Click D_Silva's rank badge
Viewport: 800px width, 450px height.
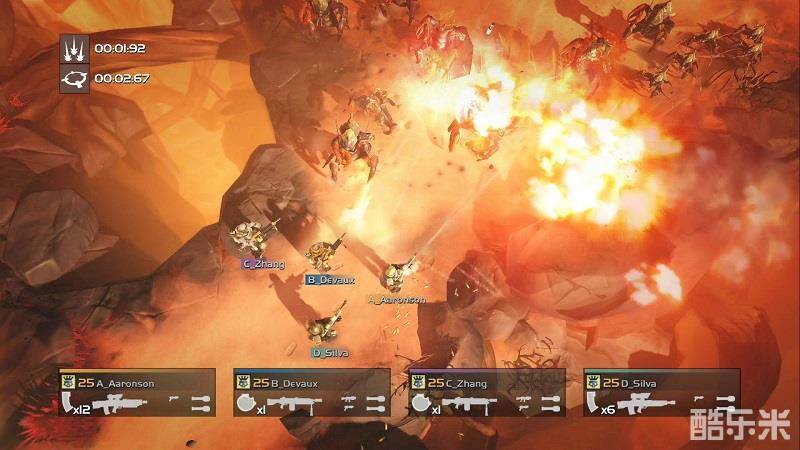(x=592, y=382)
